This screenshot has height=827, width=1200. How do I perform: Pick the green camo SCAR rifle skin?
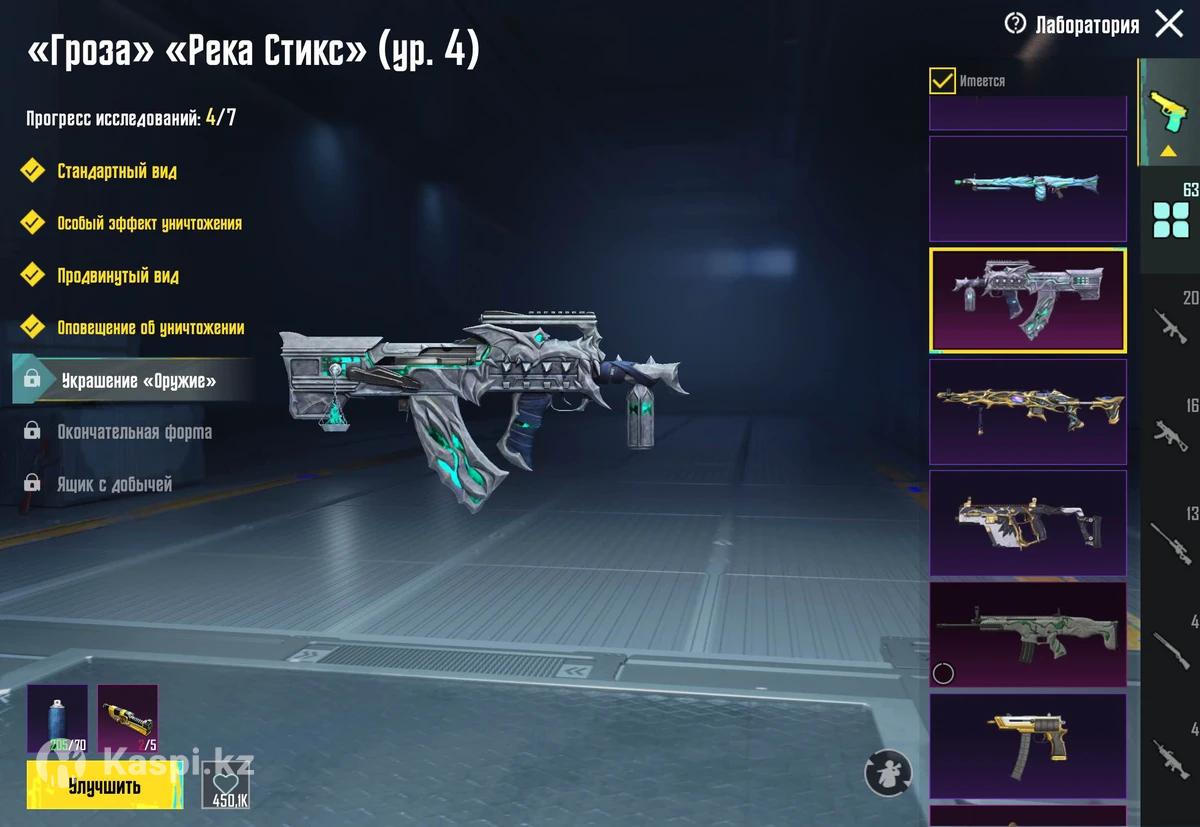[1027, 634]
